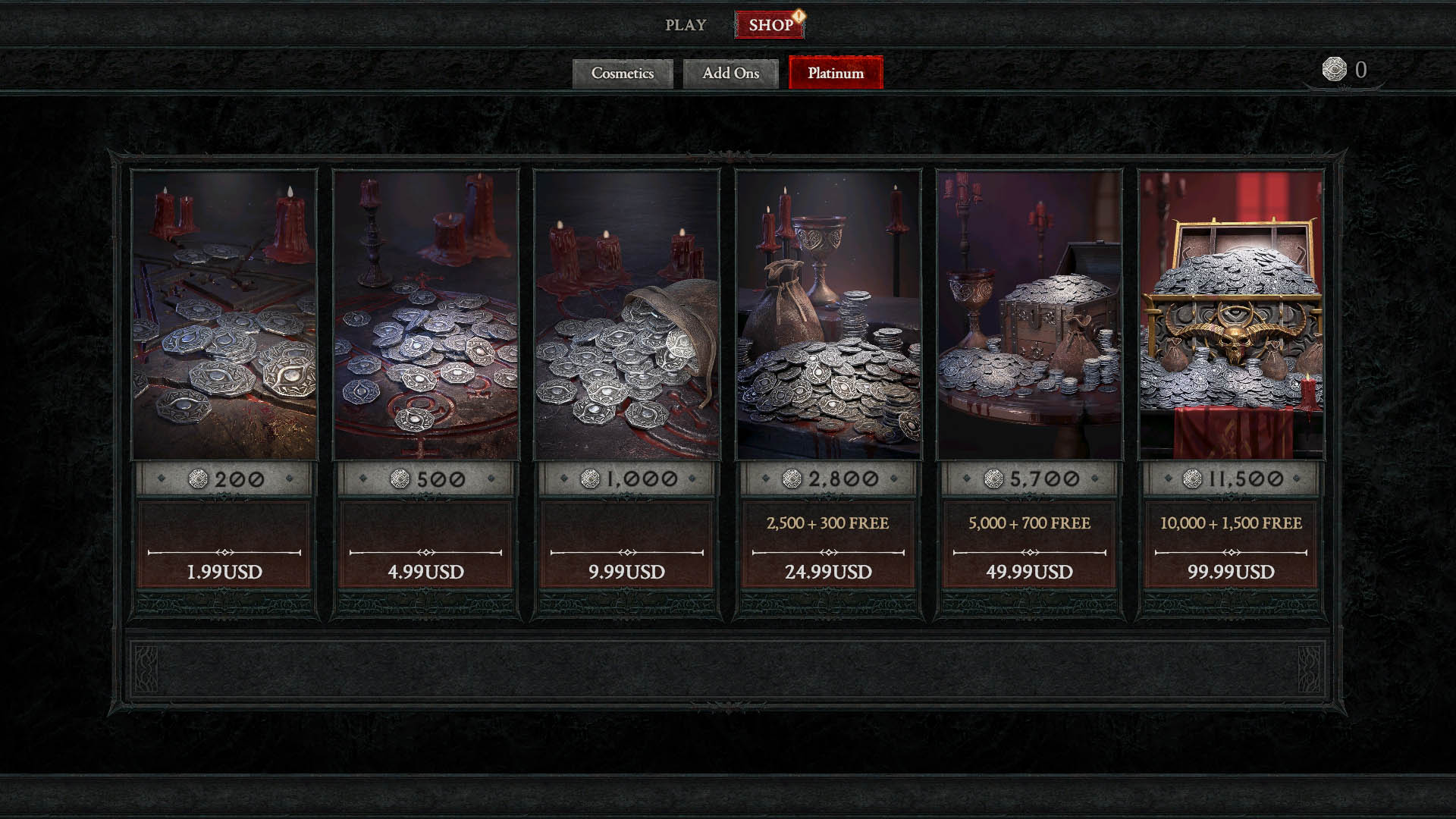Screen dimensions: 1456x819
Task: Open the Cosmetics section
Action: click(x=623, y=74)
